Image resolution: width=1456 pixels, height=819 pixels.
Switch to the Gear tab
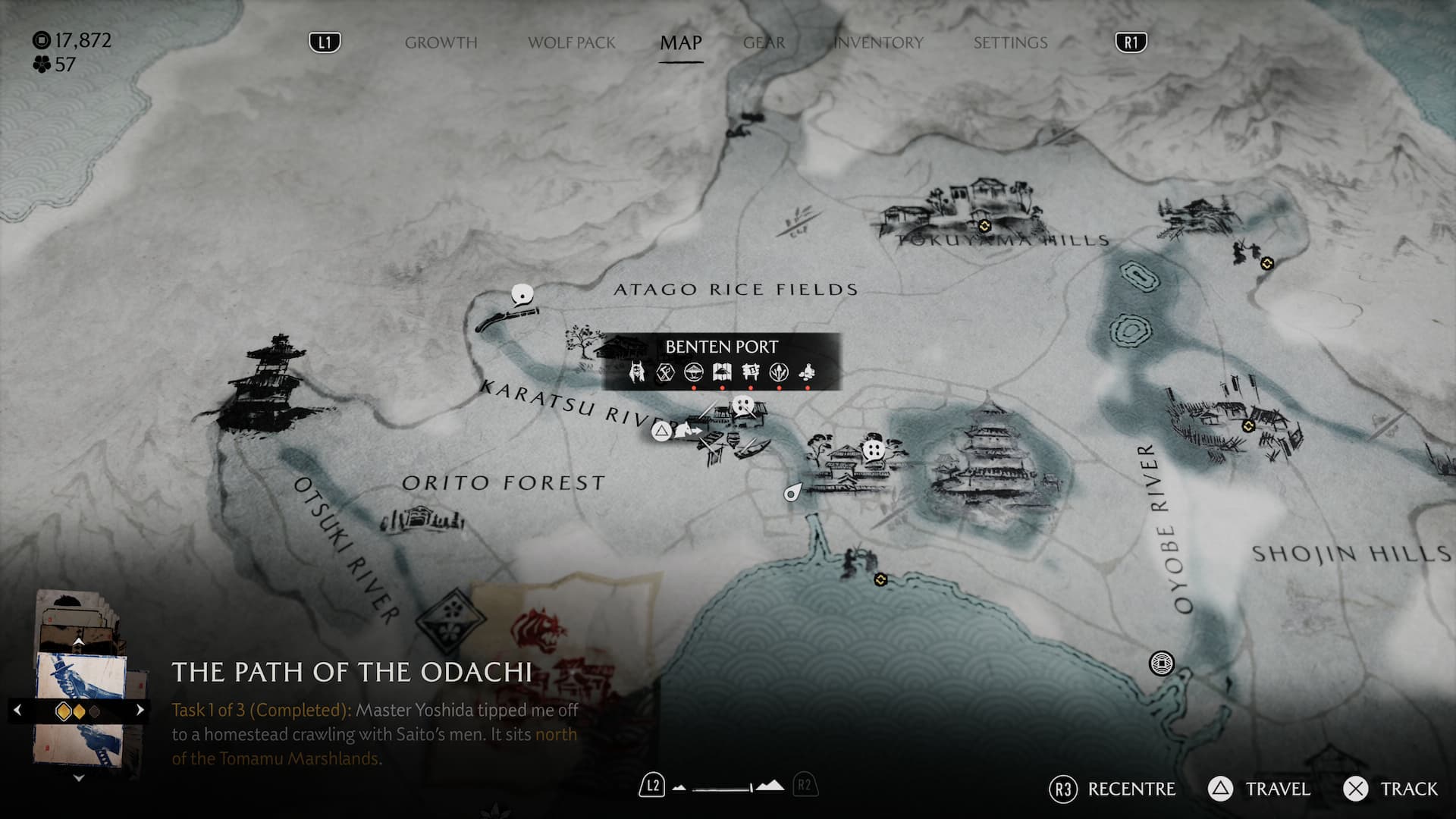pos(764,42)
